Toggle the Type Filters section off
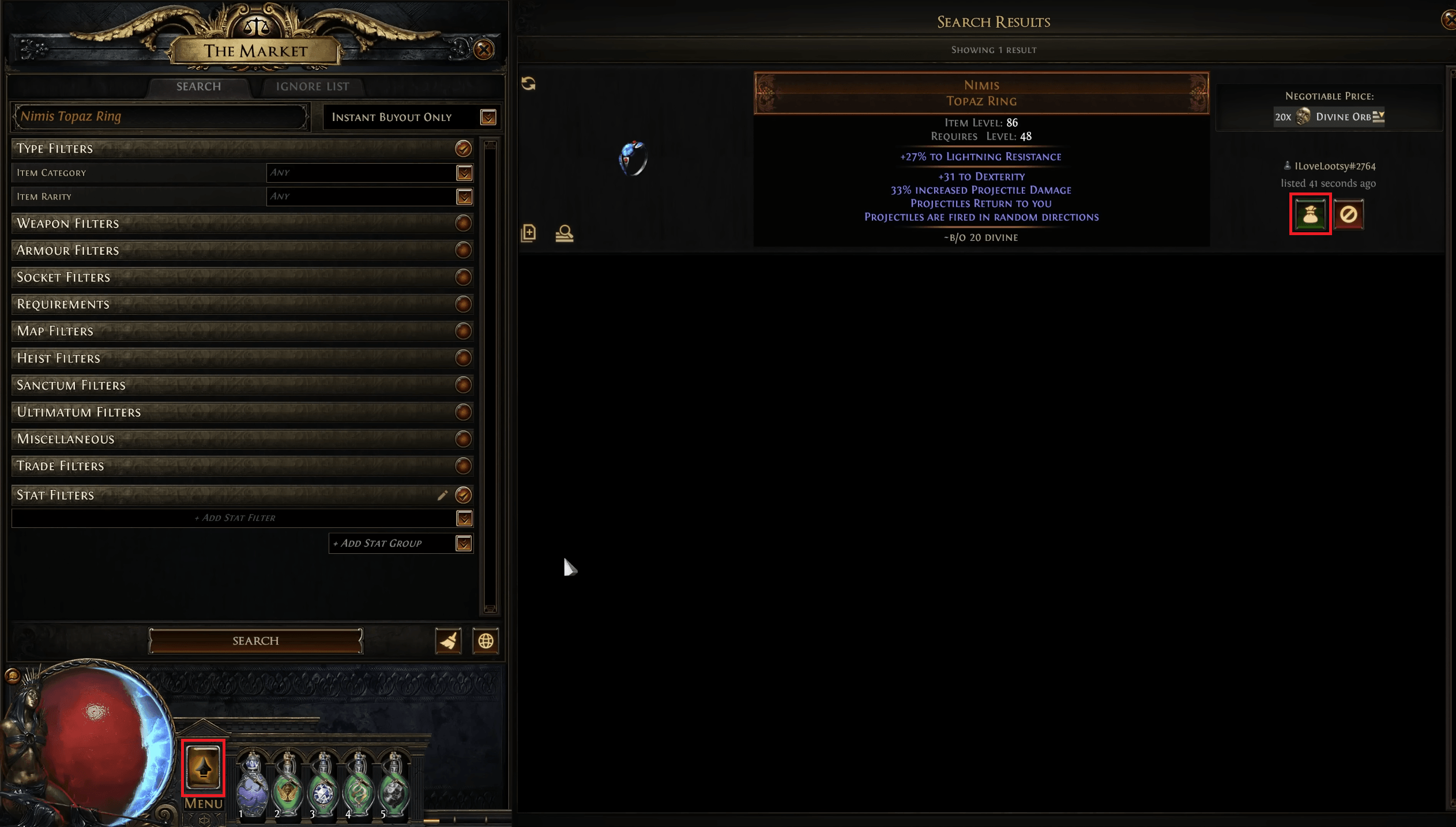Image resolution: width=1456 pixels, height=827 pixels. pyautogui.click(x=463, y=148)
